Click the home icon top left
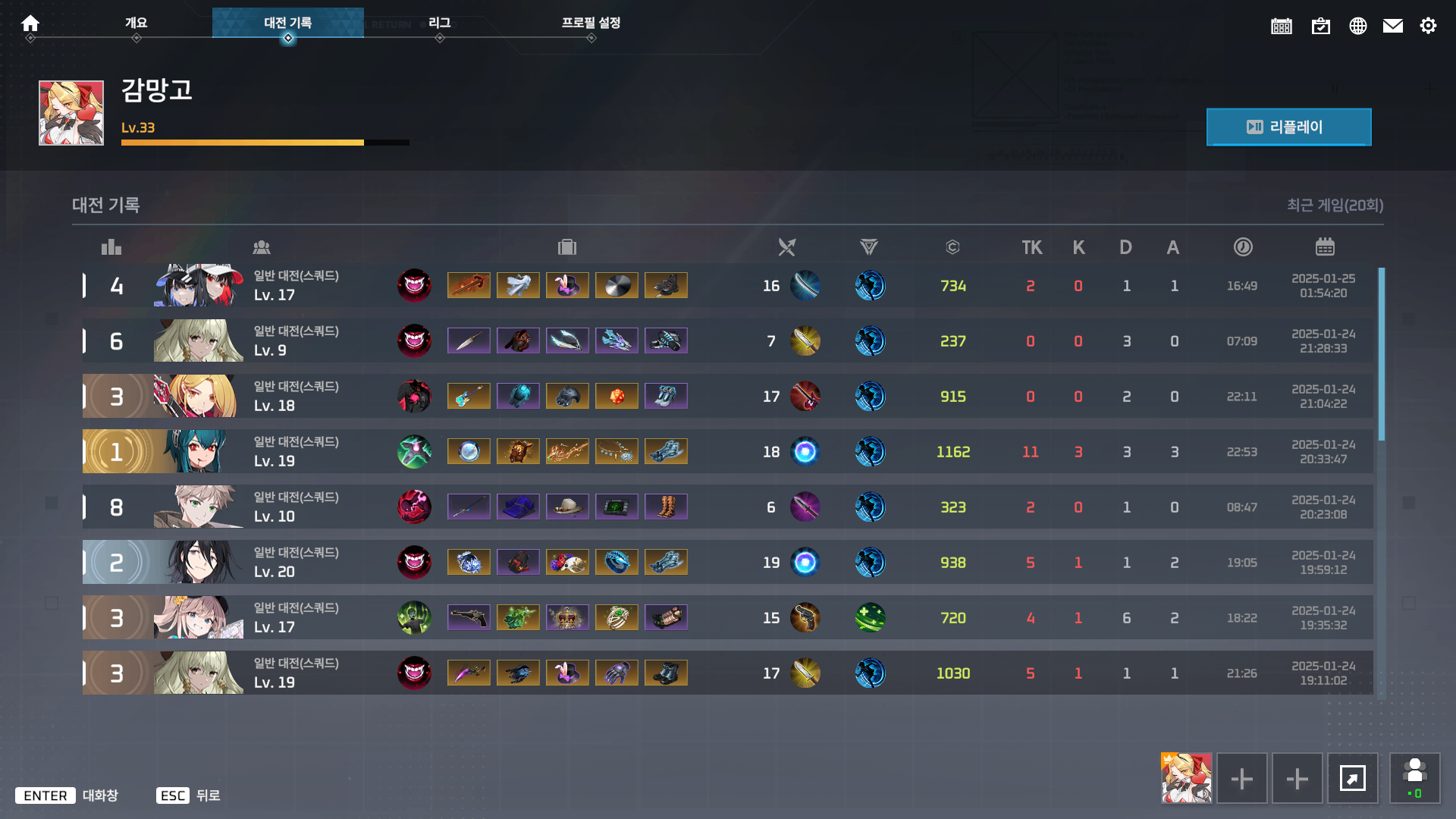 (x=30, y=24)
